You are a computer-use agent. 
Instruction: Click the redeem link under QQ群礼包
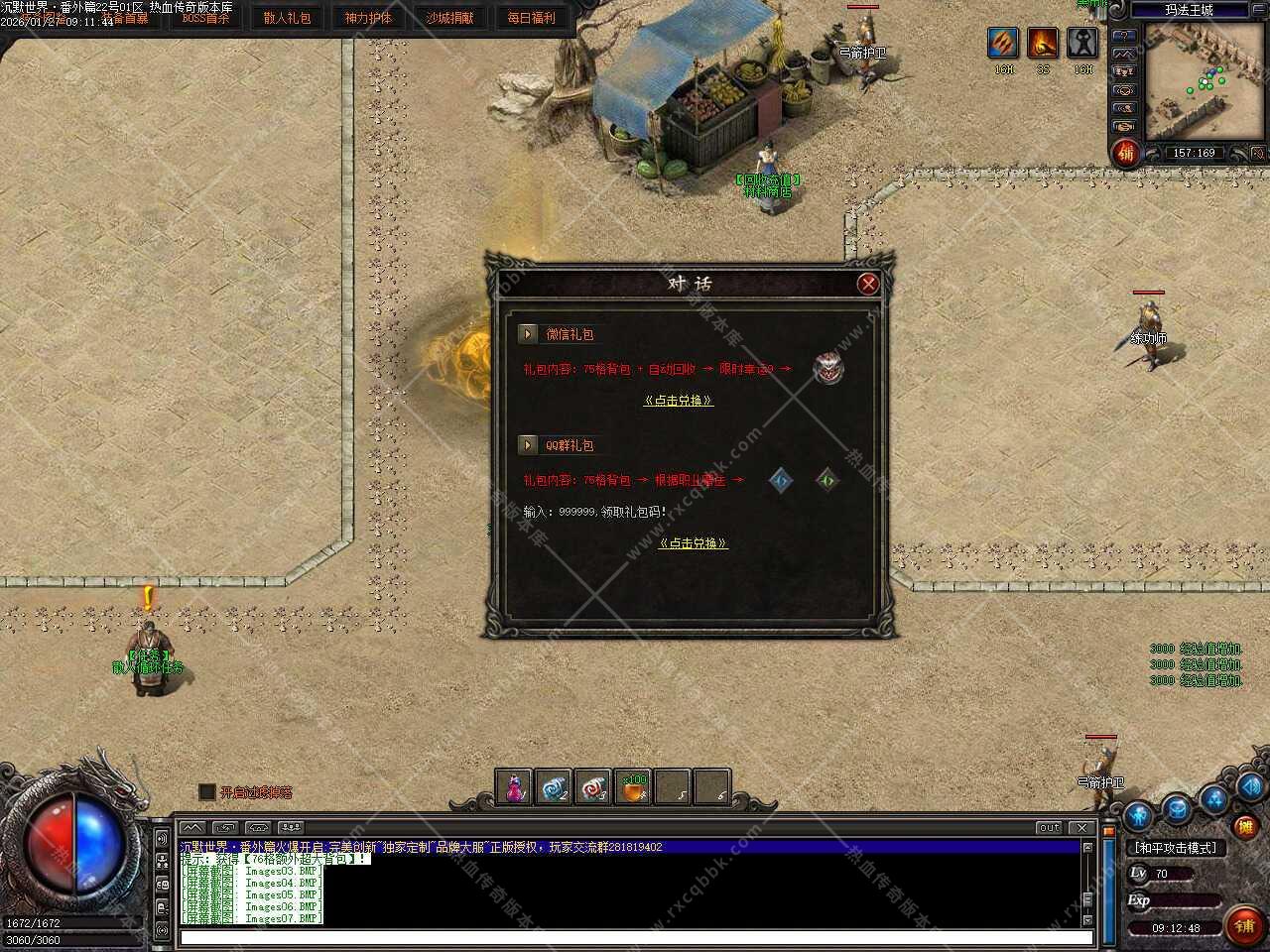[694, 543]
